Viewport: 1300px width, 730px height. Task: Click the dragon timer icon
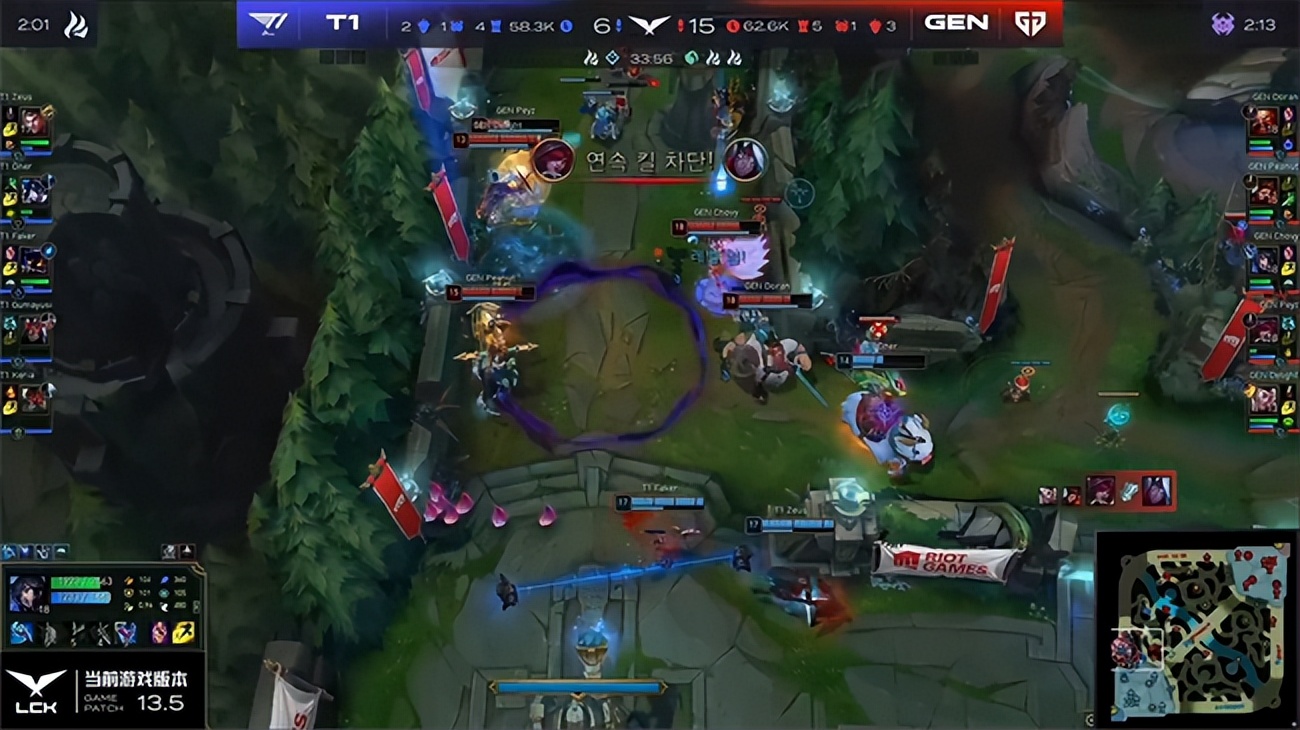point(76,24)
